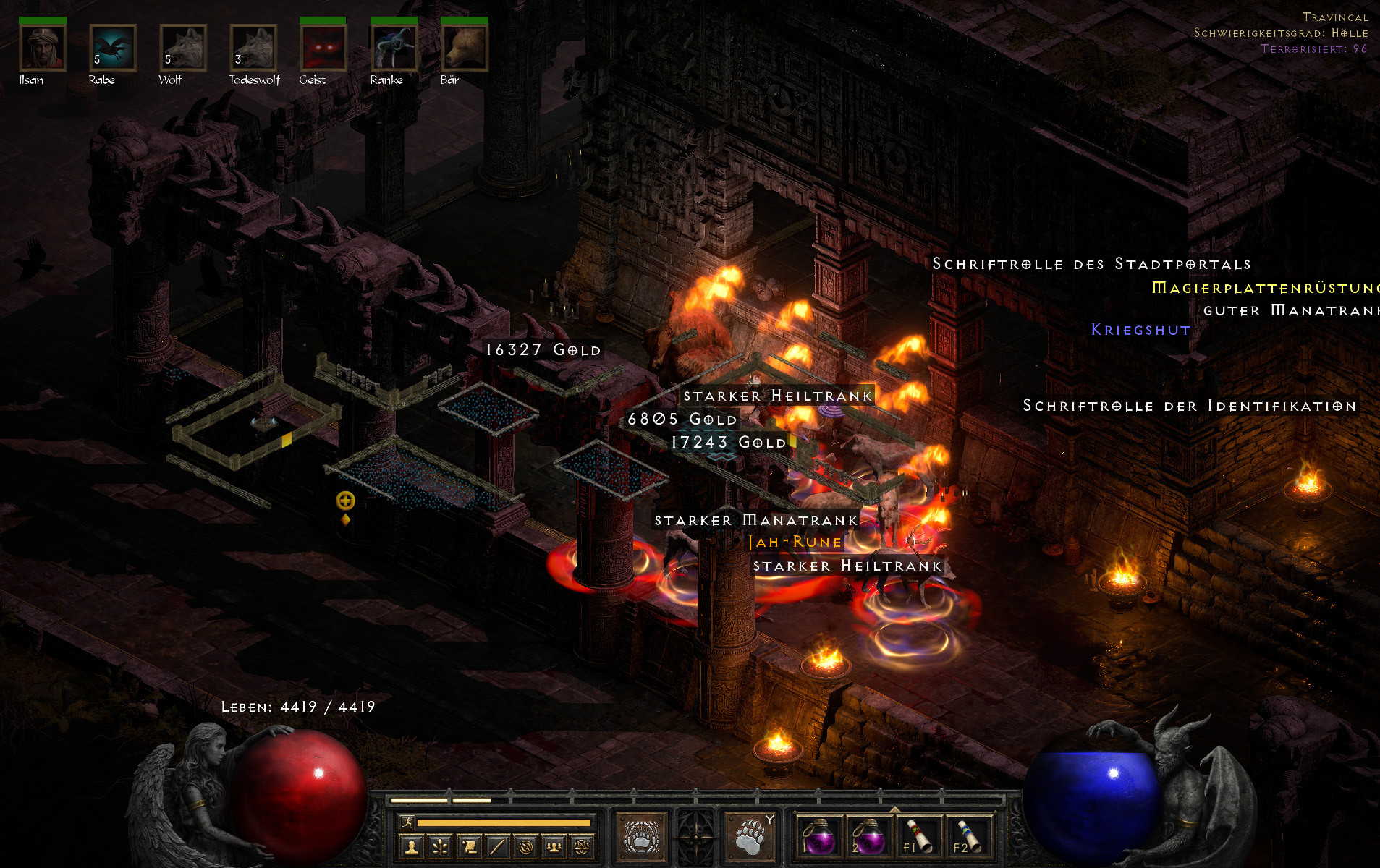
Task: Choose the Geist spirit portrait
Action: (323, 48)
